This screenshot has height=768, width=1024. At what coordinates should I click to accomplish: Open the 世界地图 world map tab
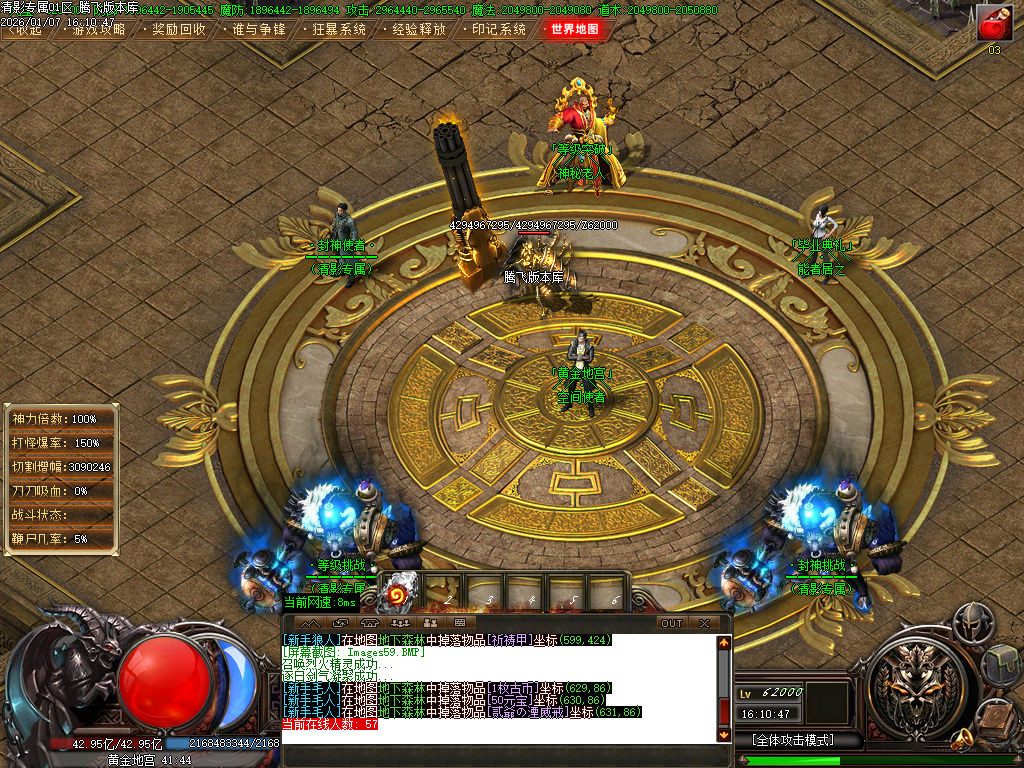point(575,29)
